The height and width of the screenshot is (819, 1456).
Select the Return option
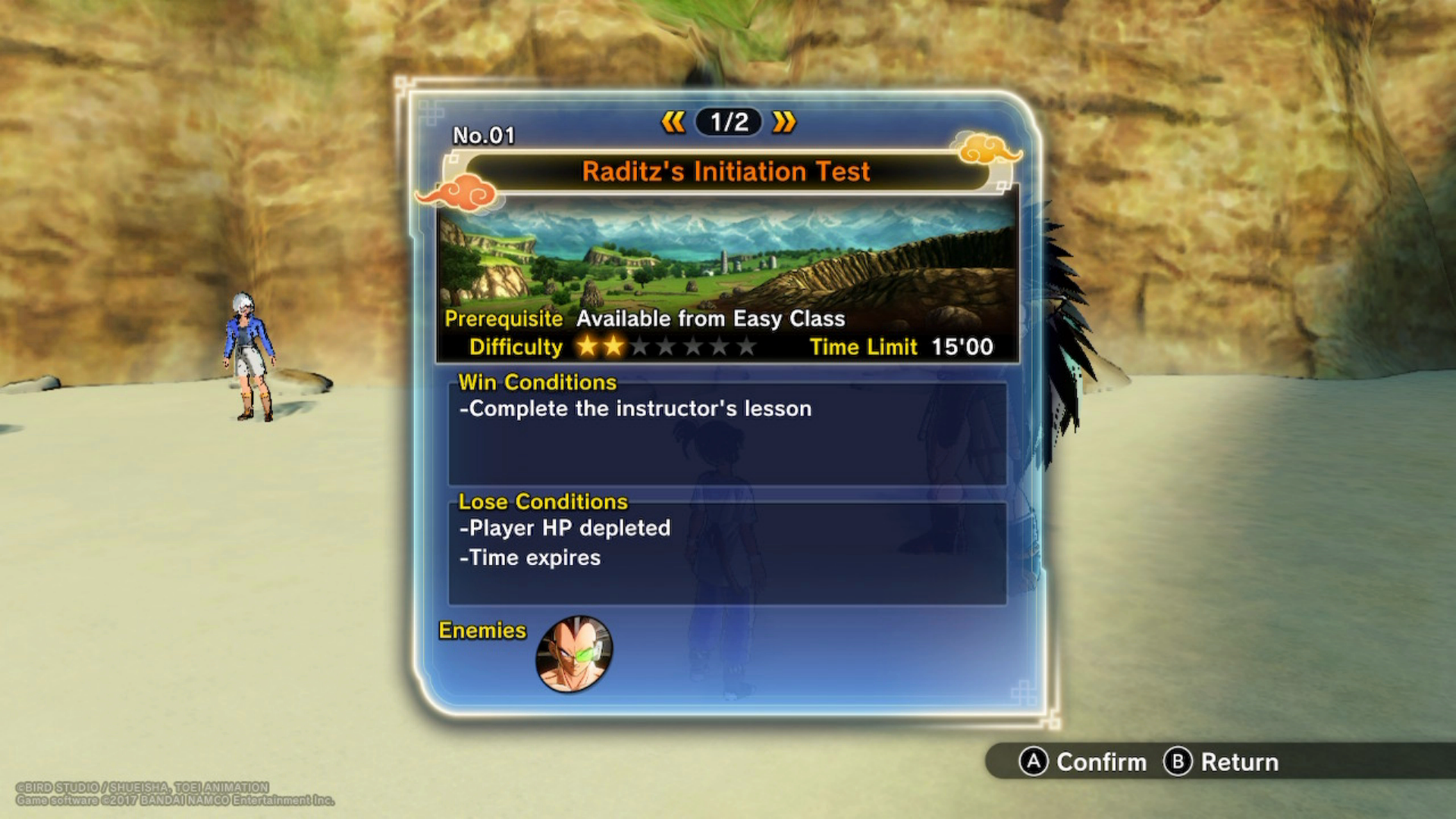(x=1221, y=761)
